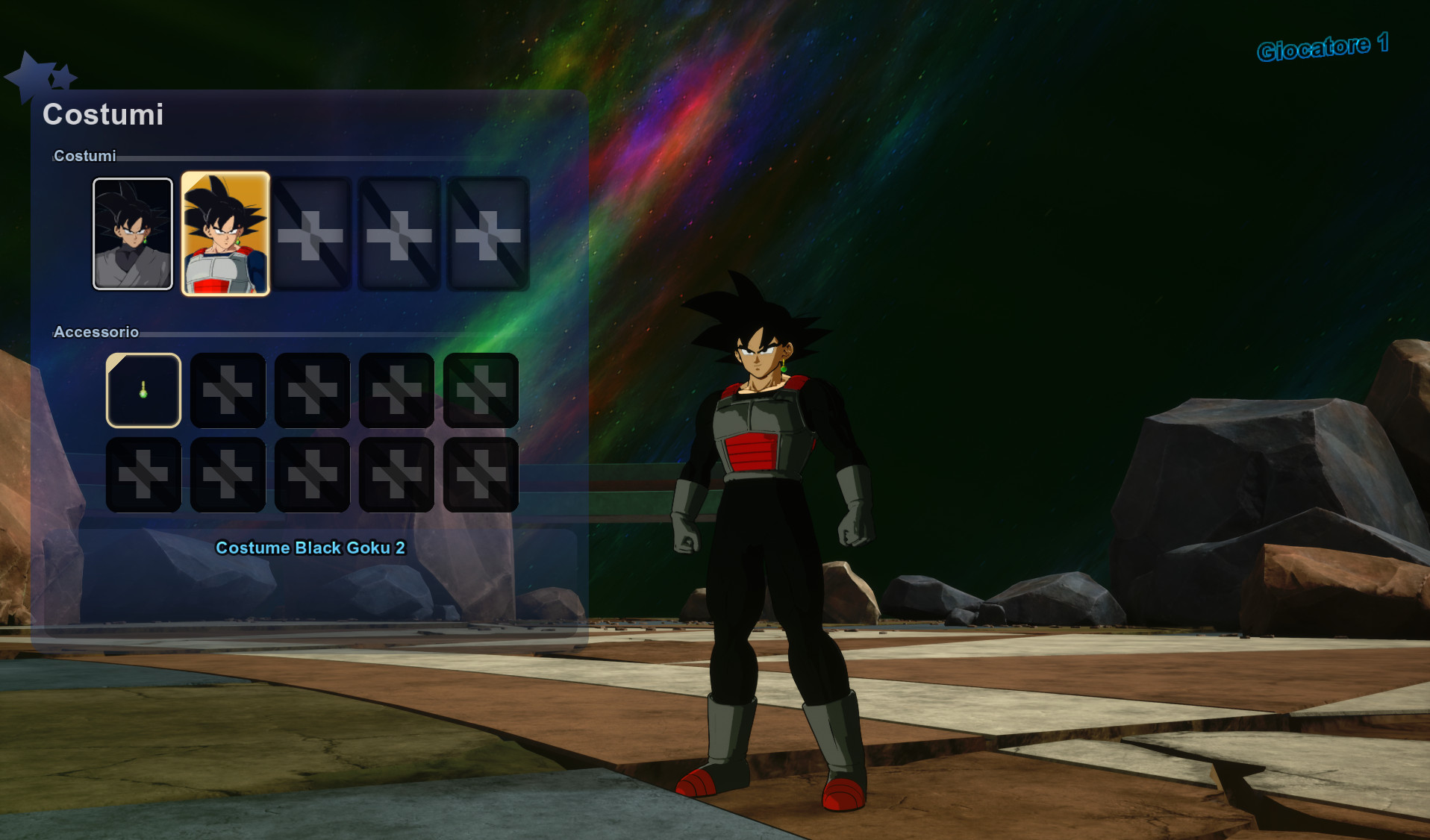Expand the Costumi section header
The image size is (1430, 840).
[x=84, y=156]
